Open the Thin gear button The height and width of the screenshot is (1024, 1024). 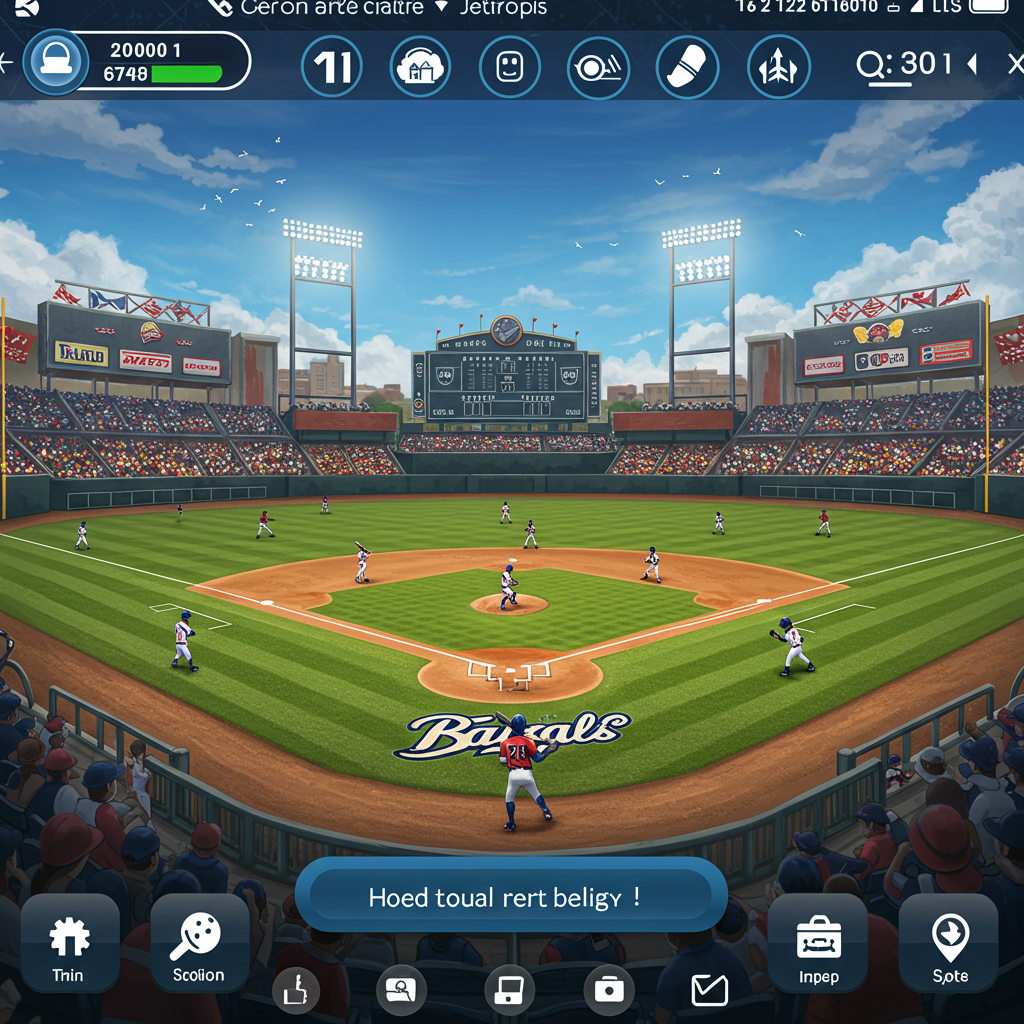69,944
